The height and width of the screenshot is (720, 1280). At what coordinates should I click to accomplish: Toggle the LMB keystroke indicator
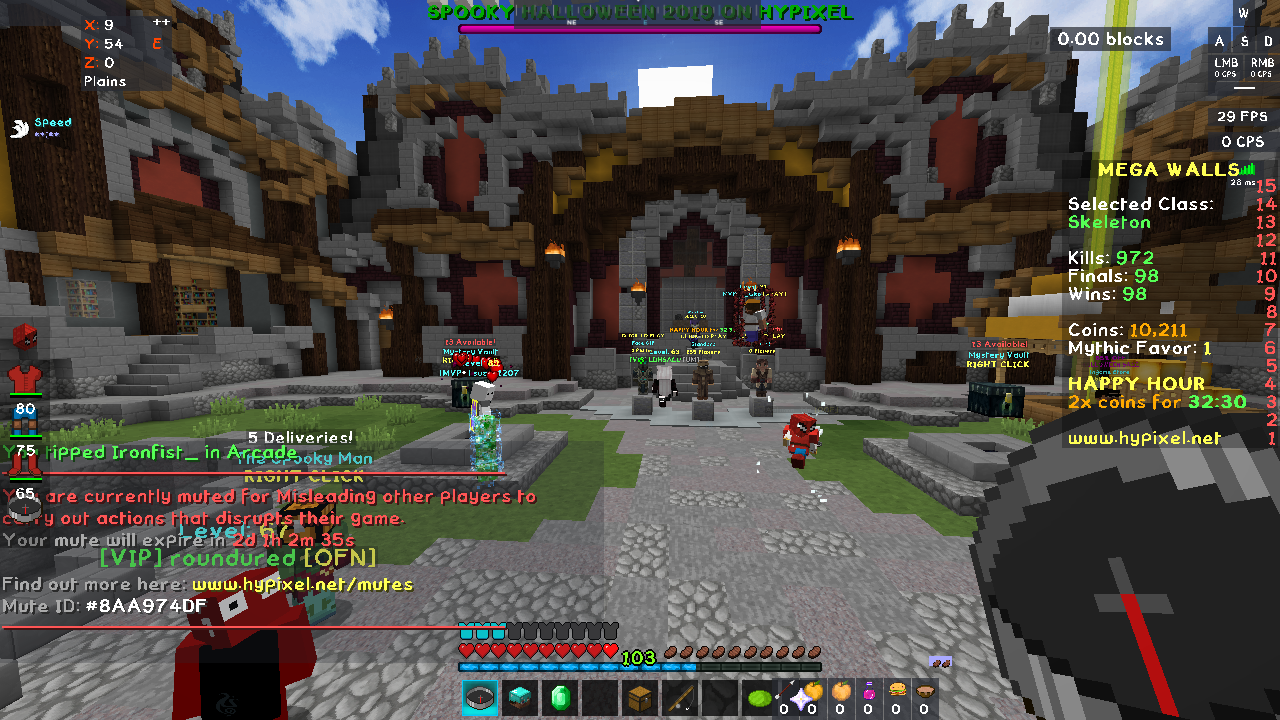[1224, 66]
